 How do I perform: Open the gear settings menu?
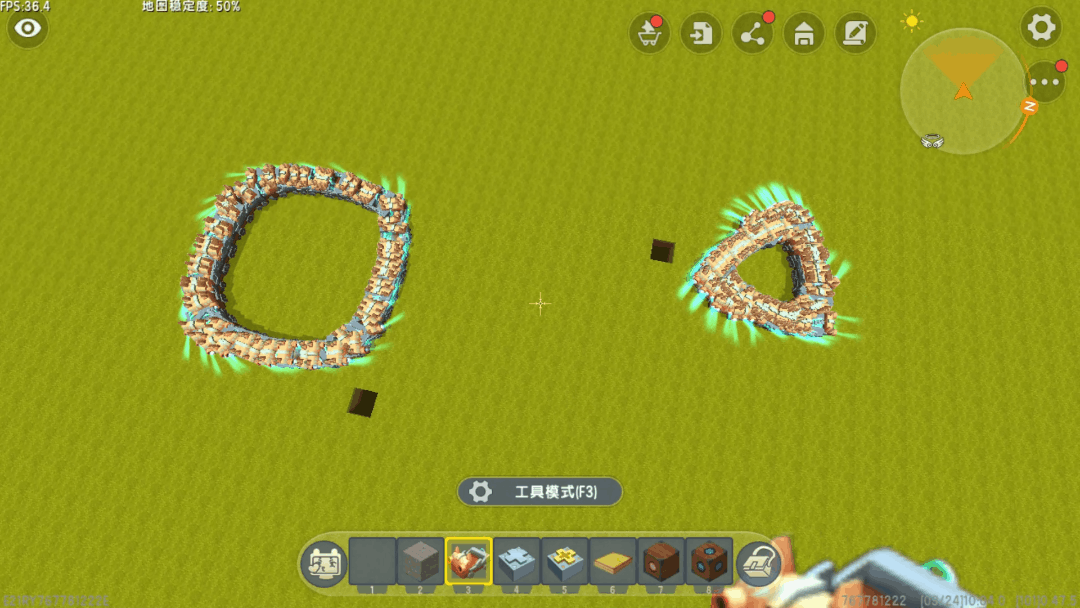(1041, 27)
